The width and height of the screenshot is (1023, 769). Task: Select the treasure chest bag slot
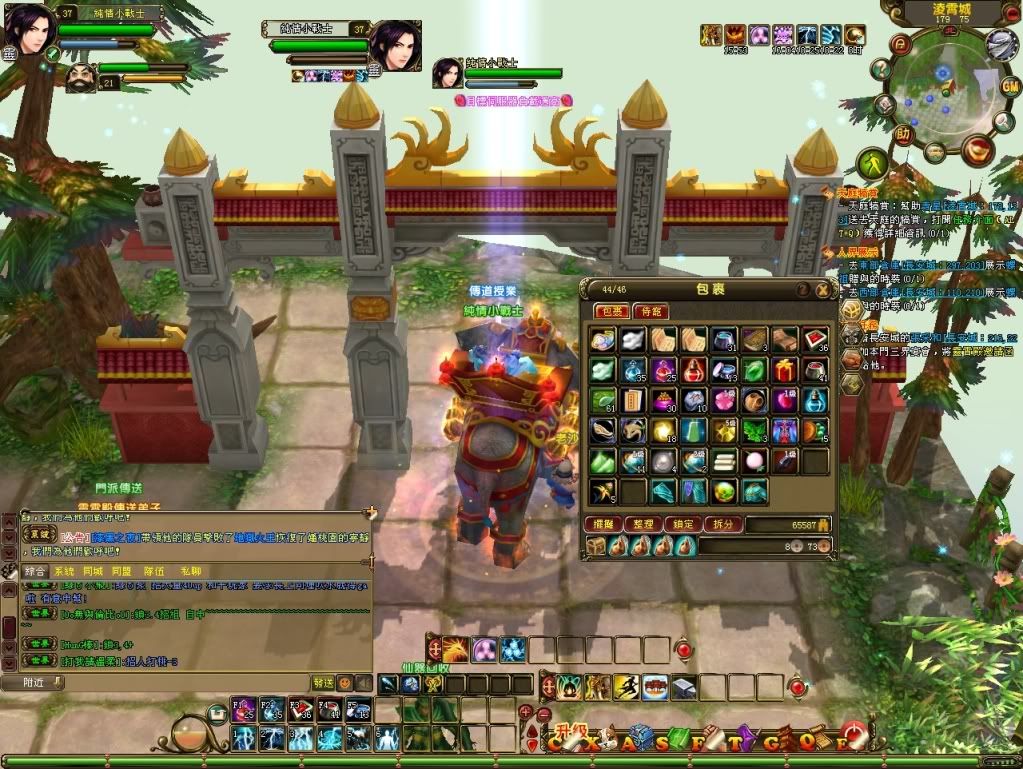pyautogui.click(x=597, y=546)
